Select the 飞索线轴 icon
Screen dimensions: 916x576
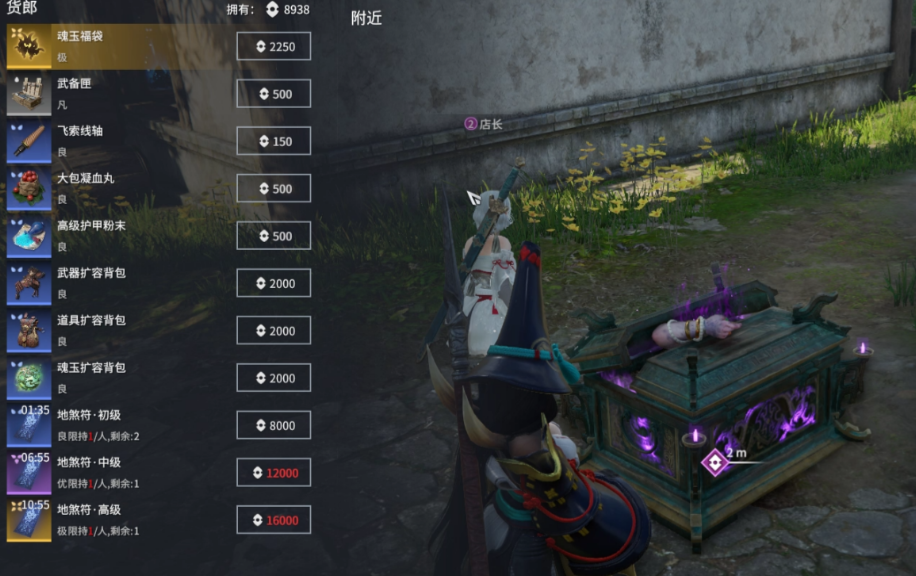28,141
